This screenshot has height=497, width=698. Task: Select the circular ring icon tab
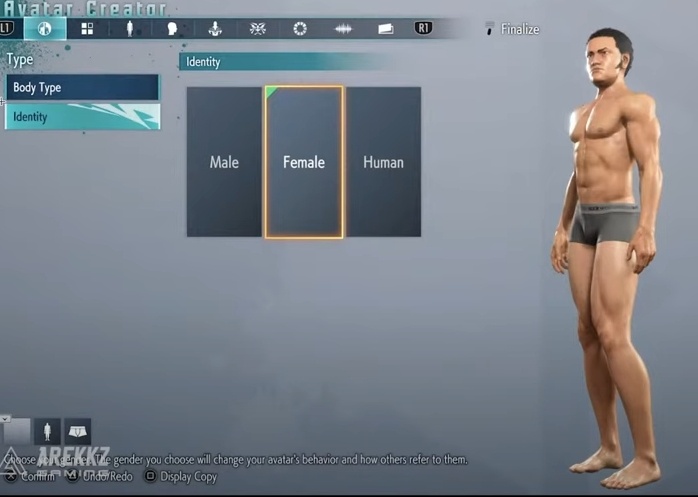pyautogui.click(x=300, y=29)
